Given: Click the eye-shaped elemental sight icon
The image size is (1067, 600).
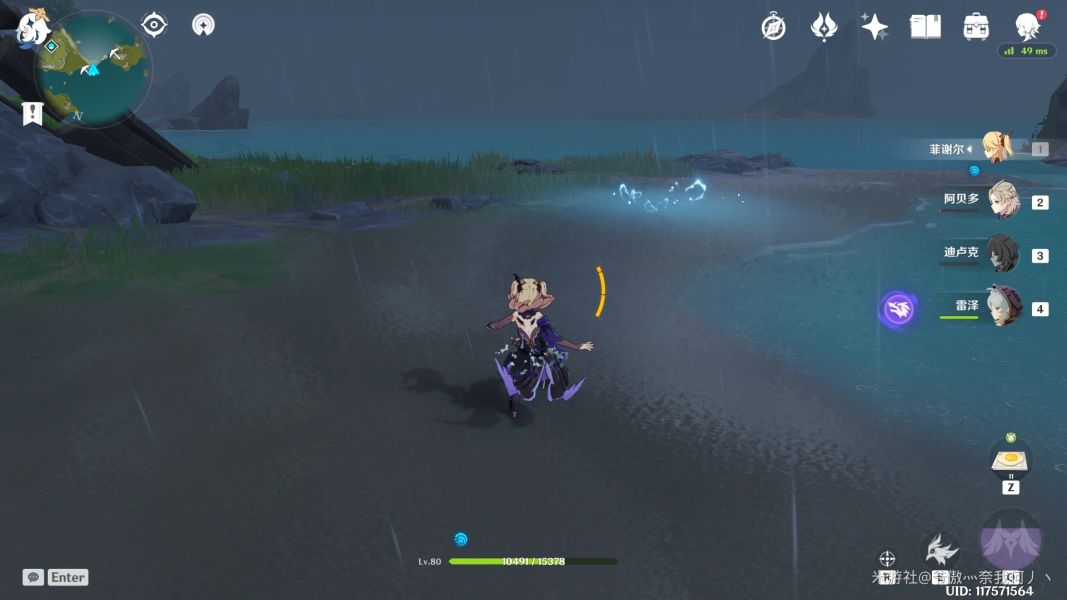Looking at the screenshot, I should pyautogui.click(x=154, y=25).
